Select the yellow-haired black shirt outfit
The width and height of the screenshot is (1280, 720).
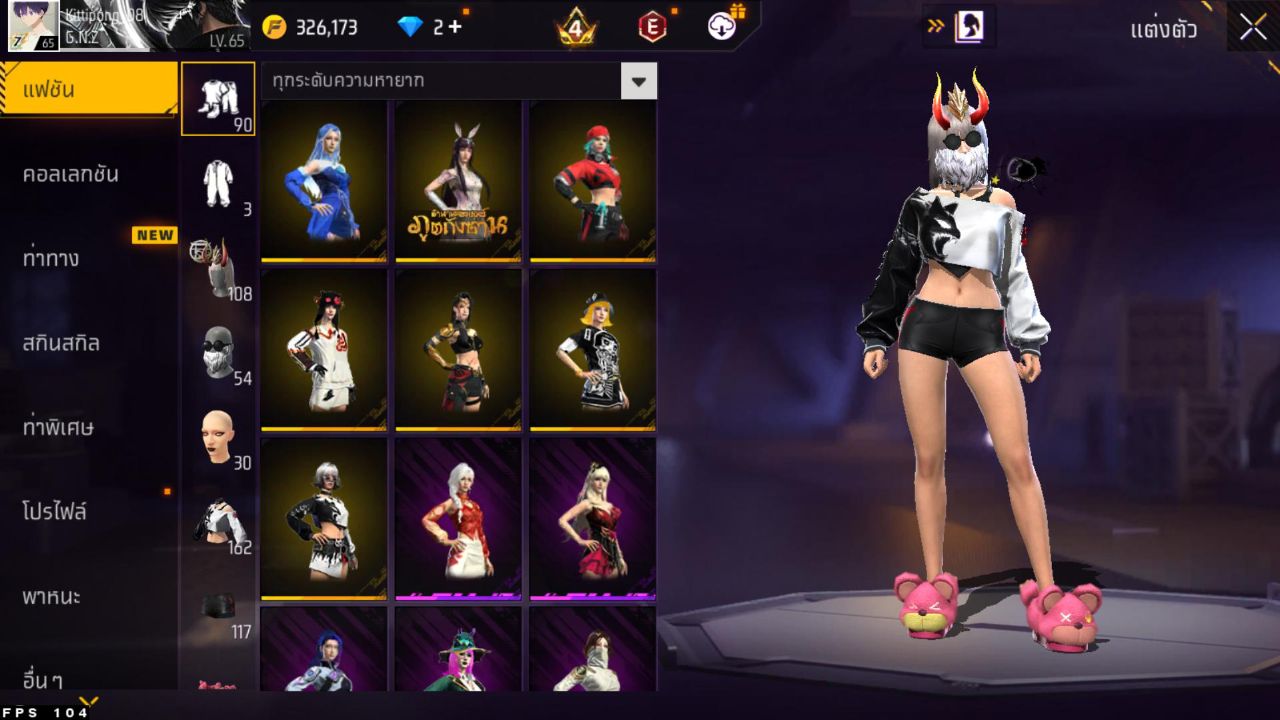tap(592, 349)
